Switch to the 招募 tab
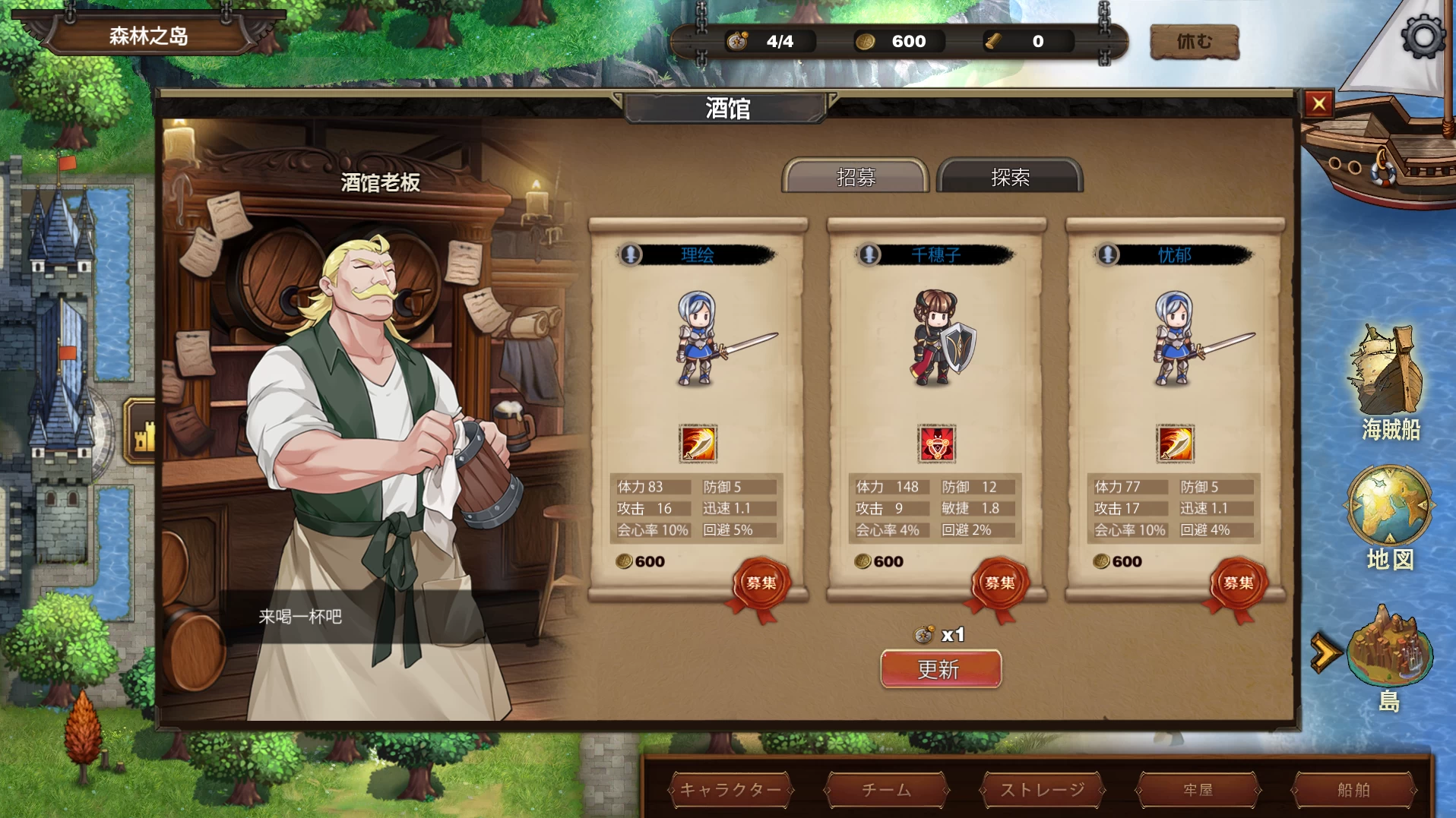This screenshot has height=818, width=1456. point(857,177)
